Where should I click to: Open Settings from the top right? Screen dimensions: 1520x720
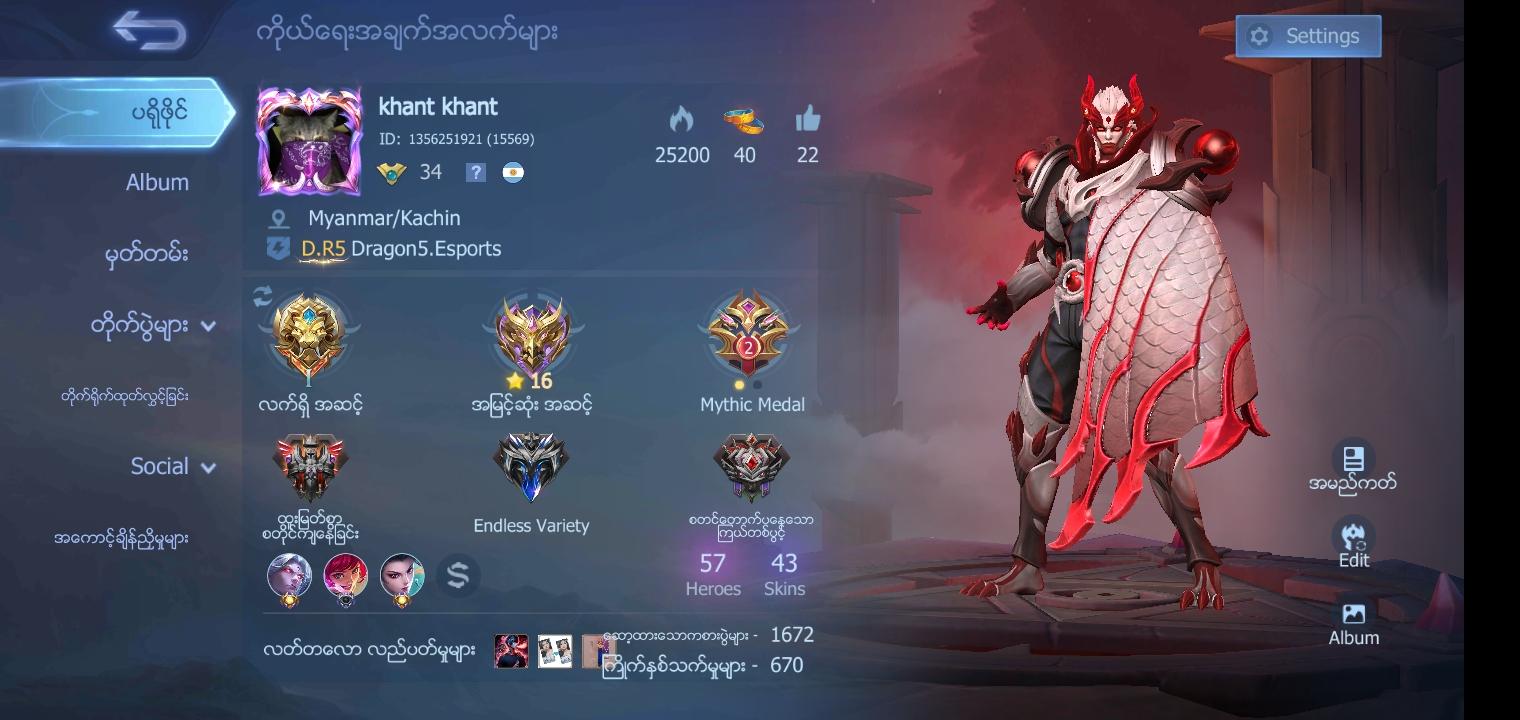(x=1308, y=35)
